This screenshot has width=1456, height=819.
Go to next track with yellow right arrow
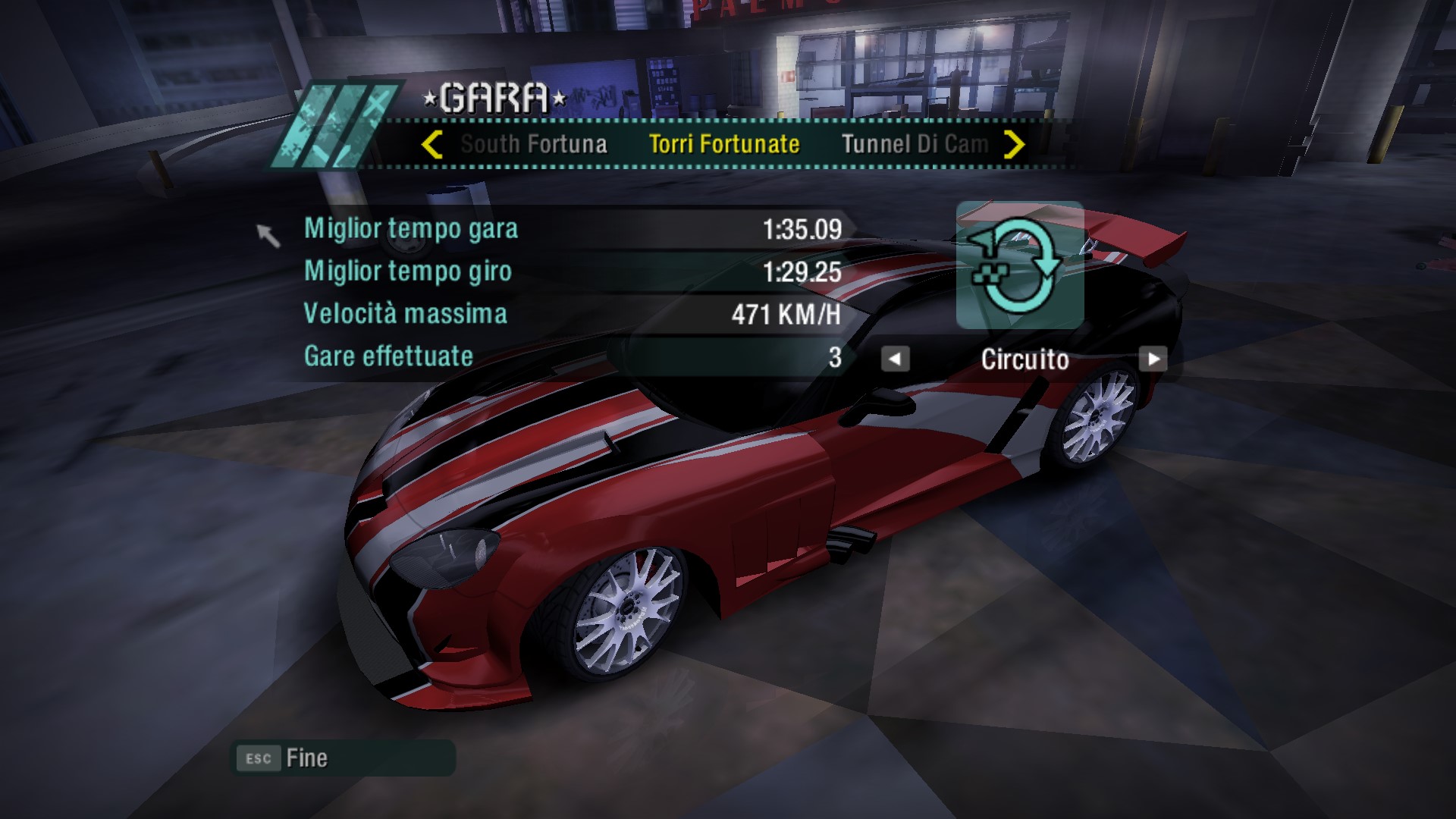[x=1014, y=144]
